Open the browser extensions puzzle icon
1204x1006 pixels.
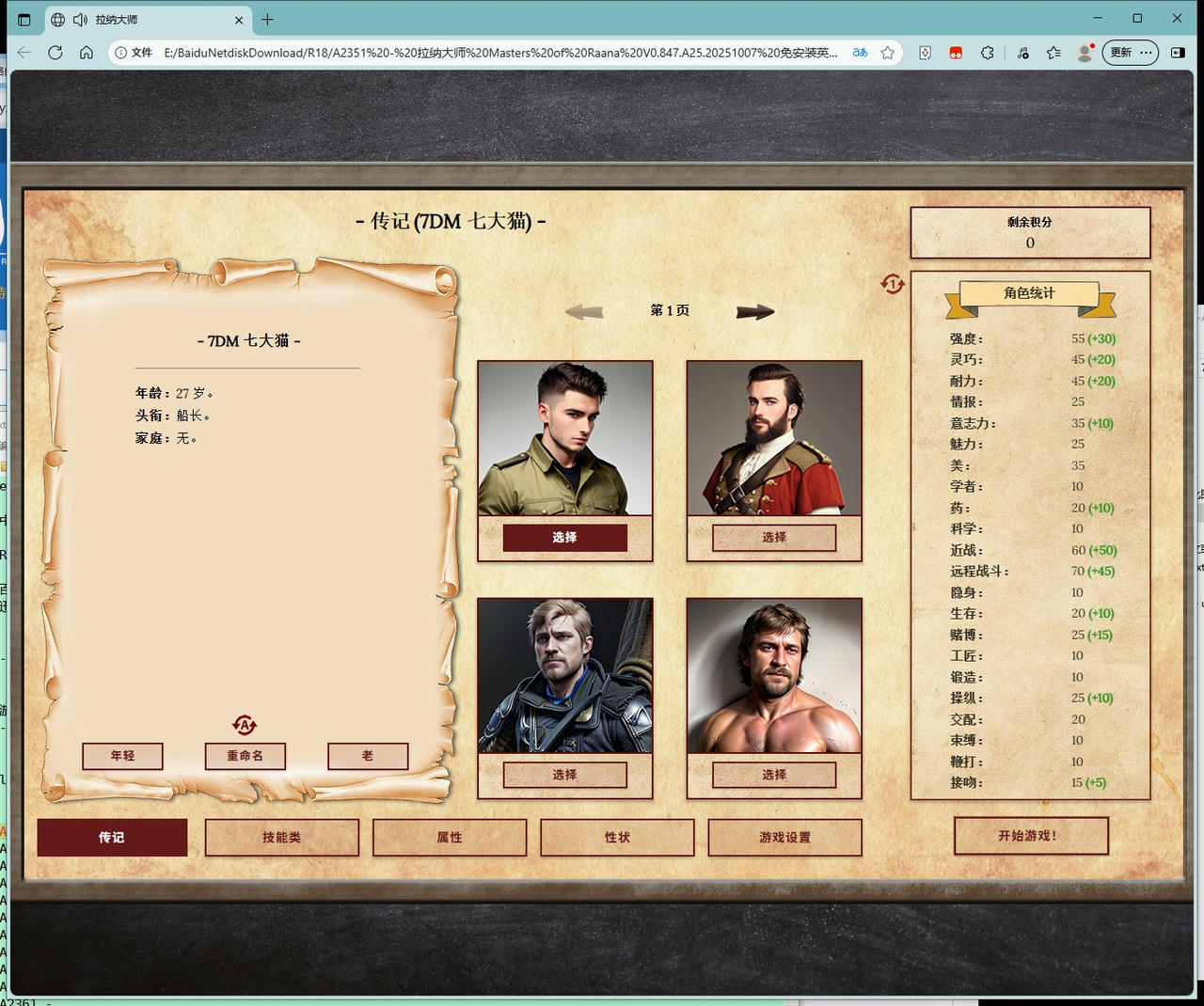(987, 53)
